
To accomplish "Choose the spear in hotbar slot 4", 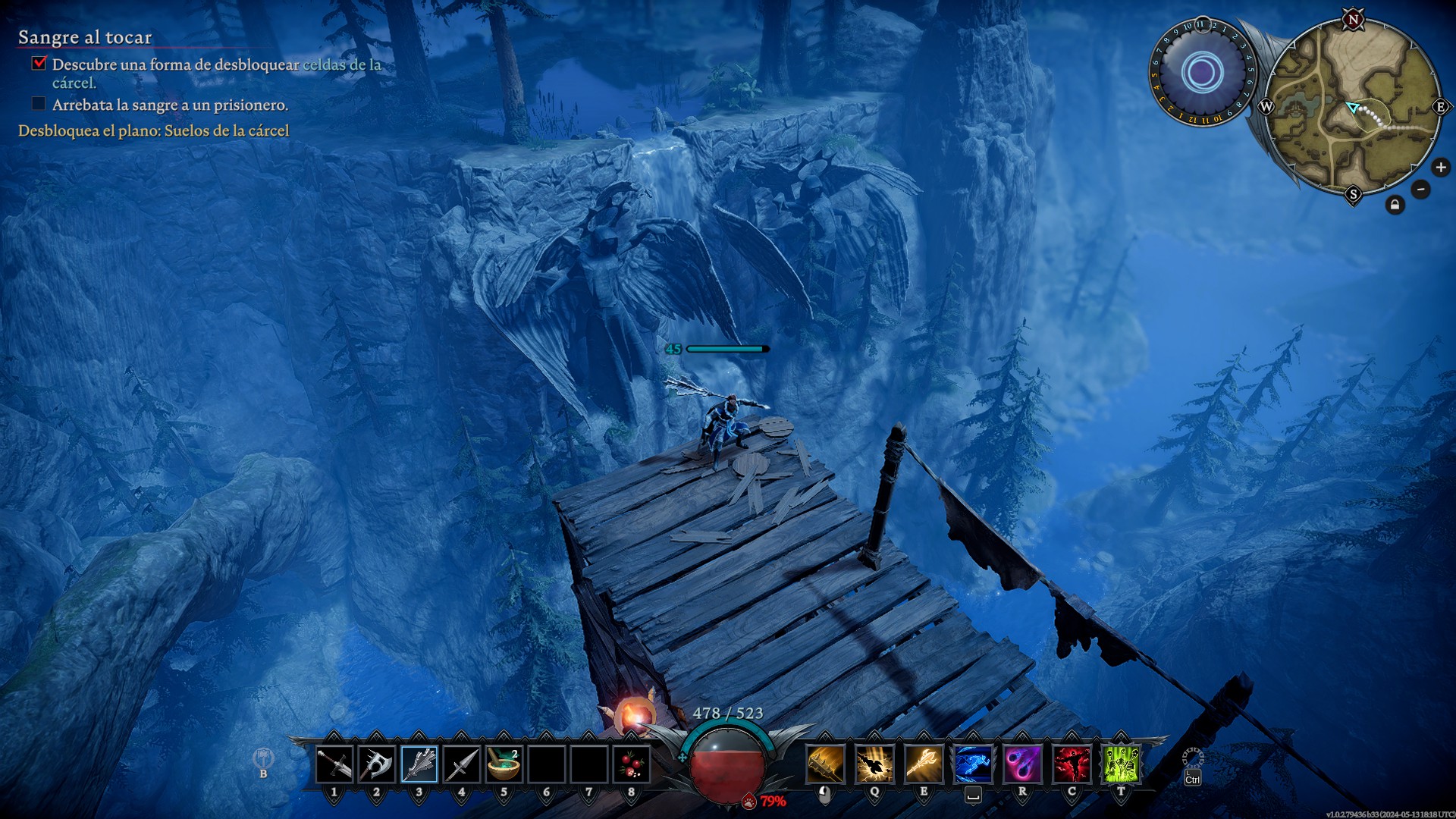I will pos(461,764).
